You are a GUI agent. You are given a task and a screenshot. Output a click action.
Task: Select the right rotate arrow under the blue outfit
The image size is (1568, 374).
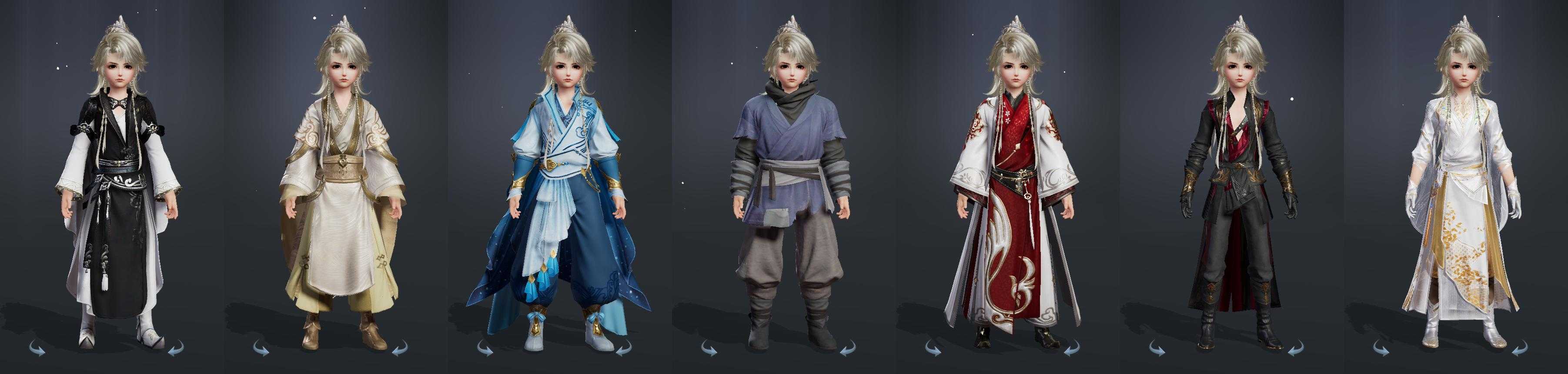point(623,348)
